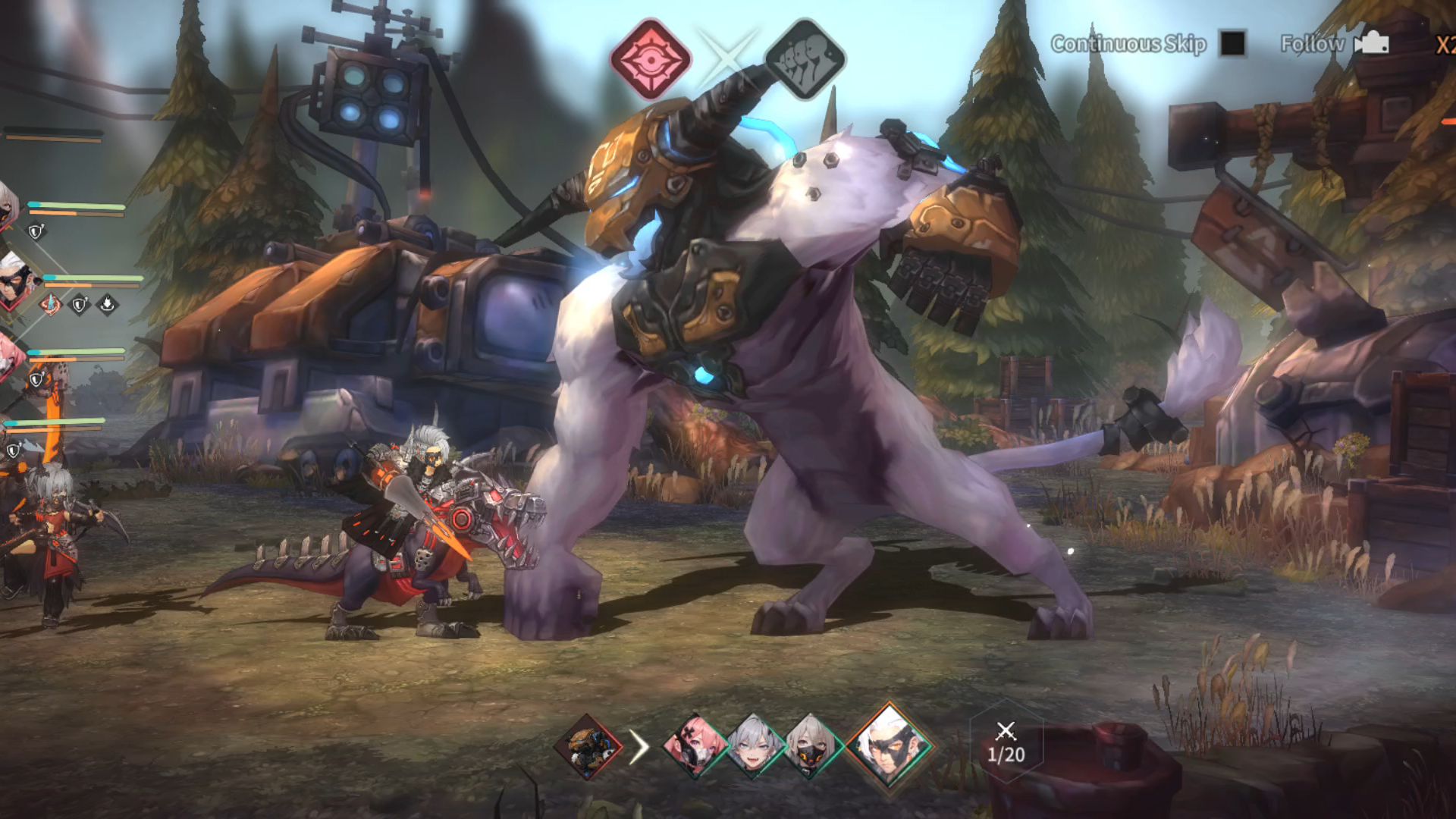Select the grey fist element icon

click(804, 59)
